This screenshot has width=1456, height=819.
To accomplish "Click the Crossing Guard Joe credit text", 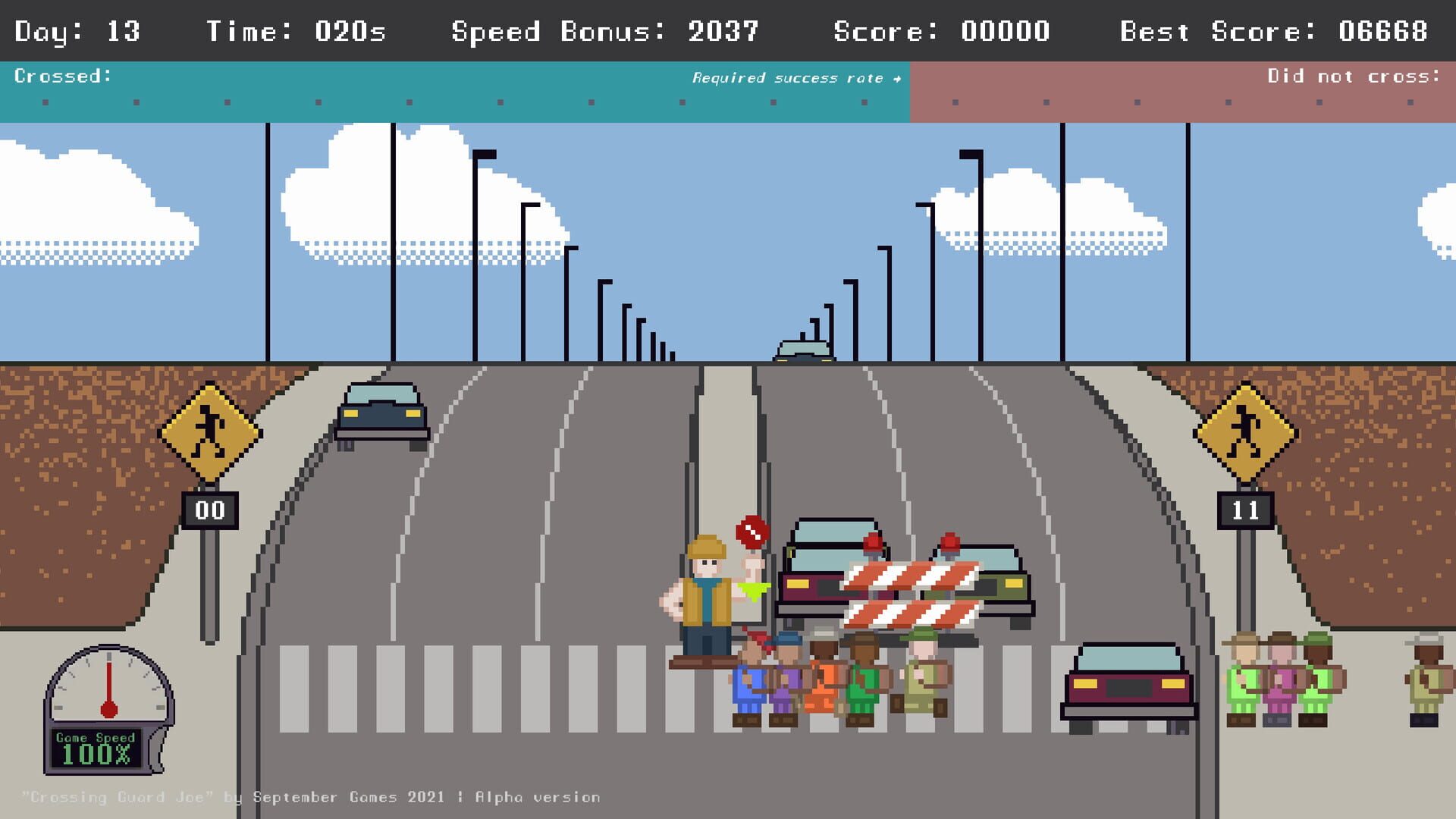I will 311,797.
